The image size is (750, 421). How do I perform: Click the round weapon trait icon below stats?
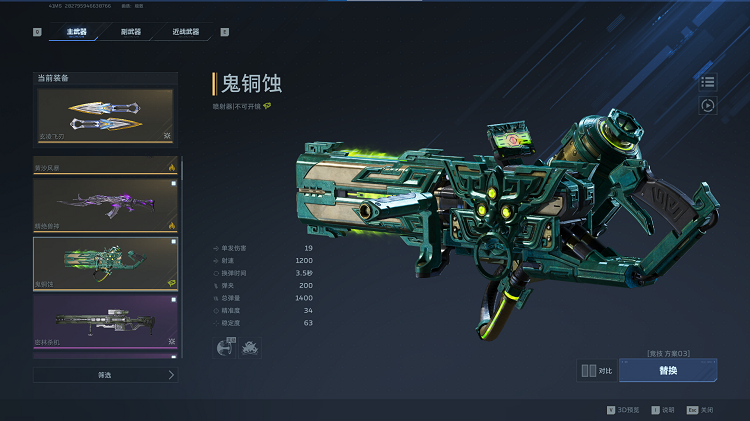tap(224, 347)
